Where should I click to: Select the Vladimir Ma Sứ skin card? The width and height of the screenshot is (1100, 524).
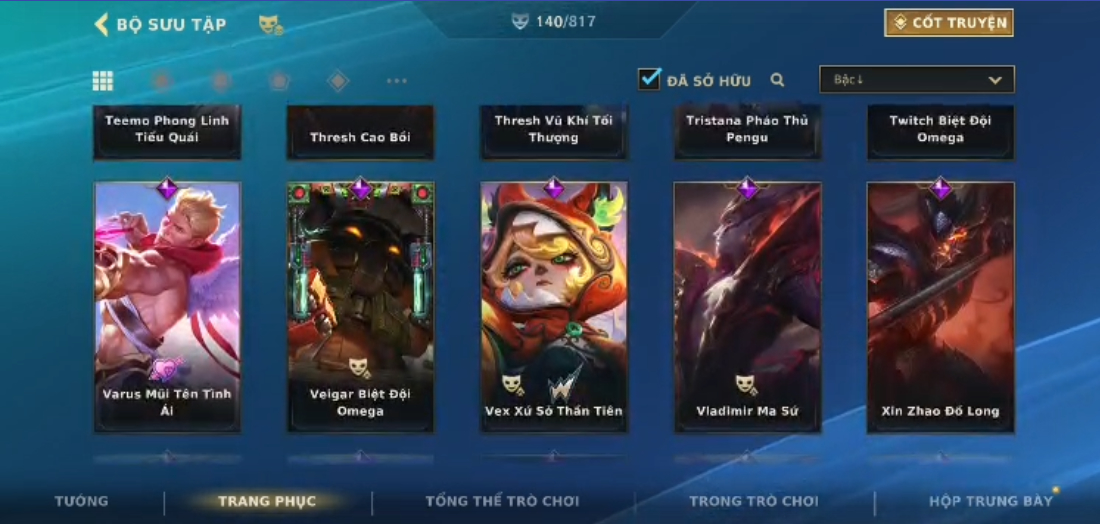747,306
